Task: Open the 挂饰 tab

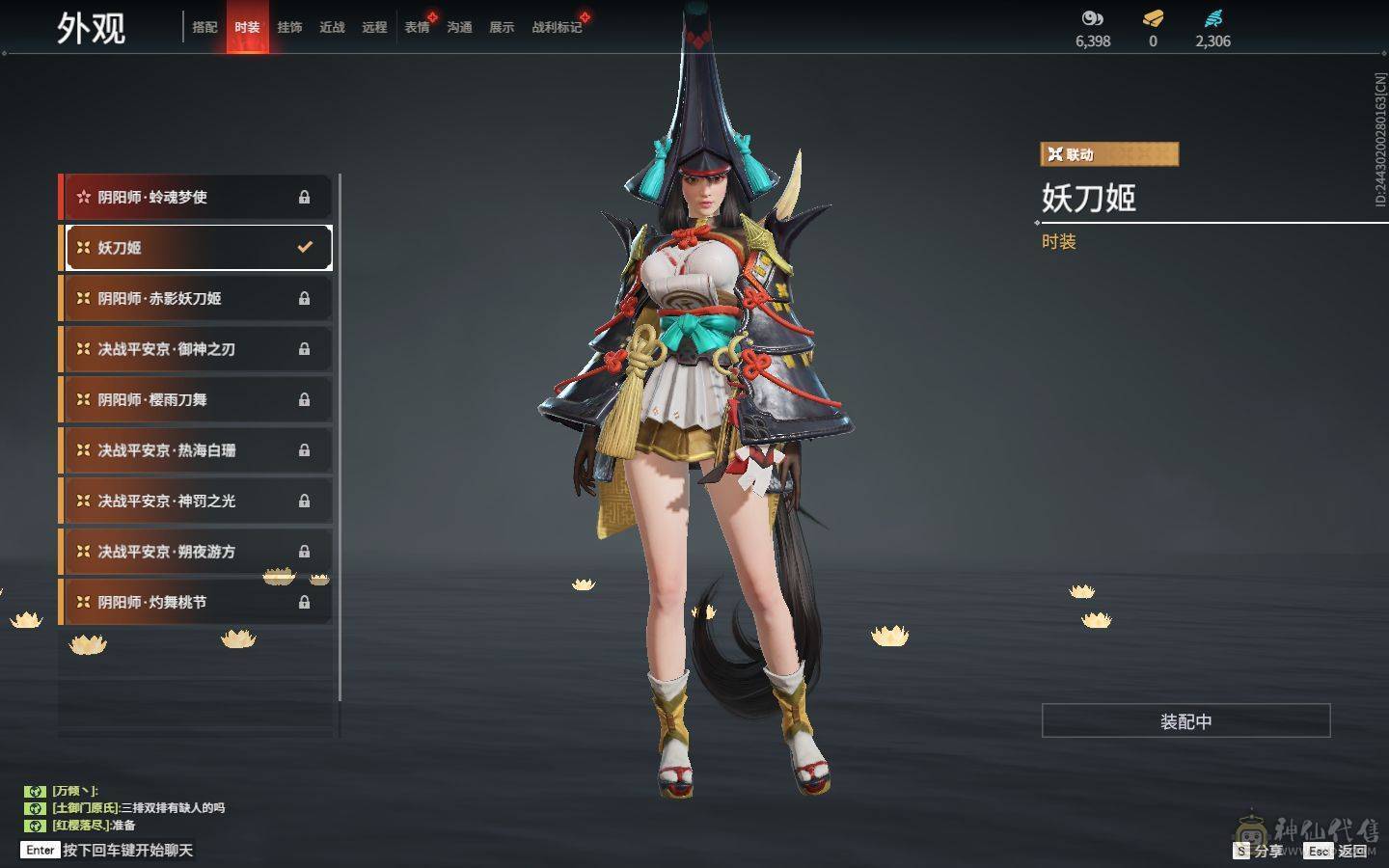Action: pos(289,27)
